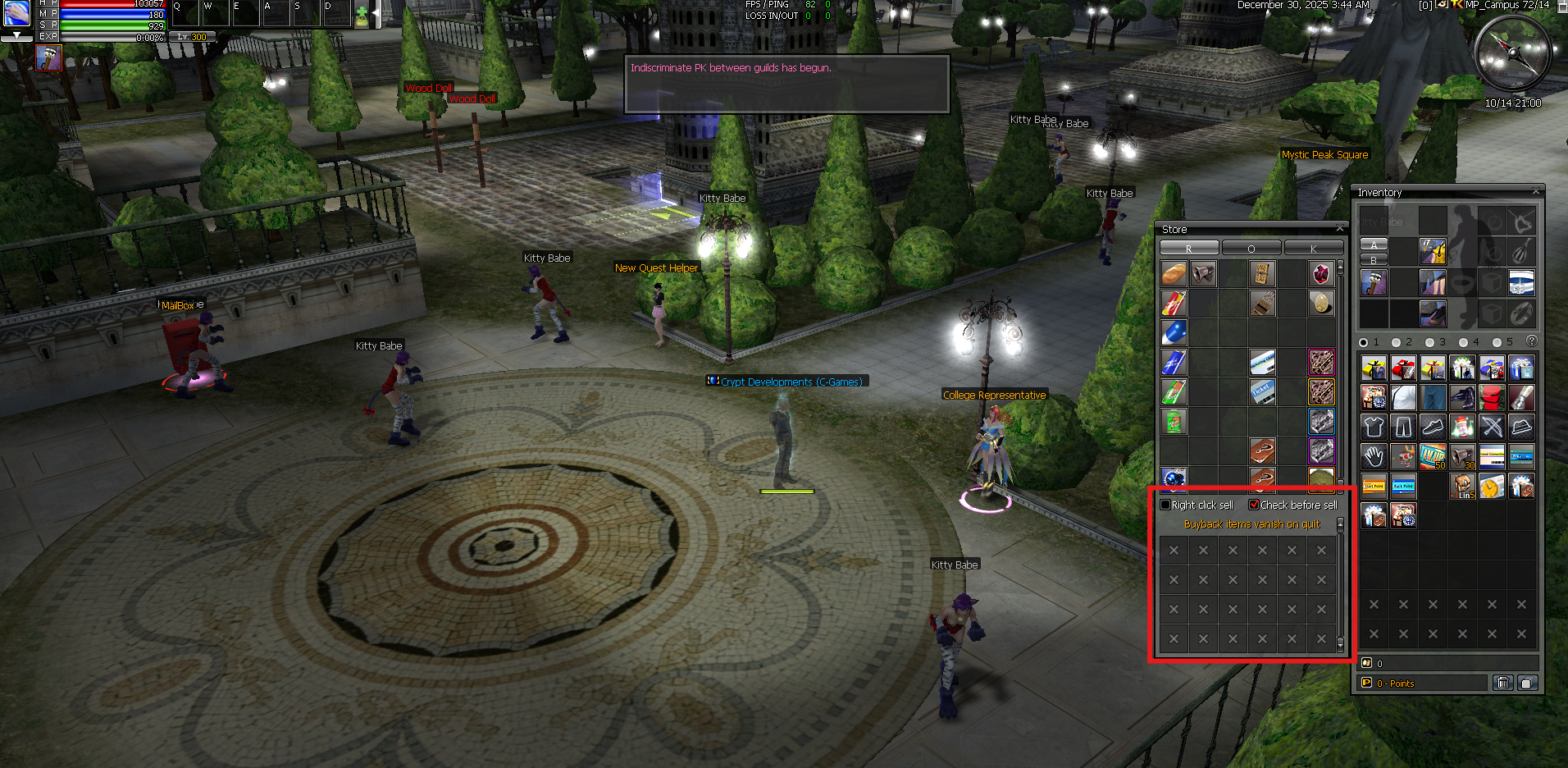Click the compass minimap
1568x768 pixels.
pos(1512,54)
